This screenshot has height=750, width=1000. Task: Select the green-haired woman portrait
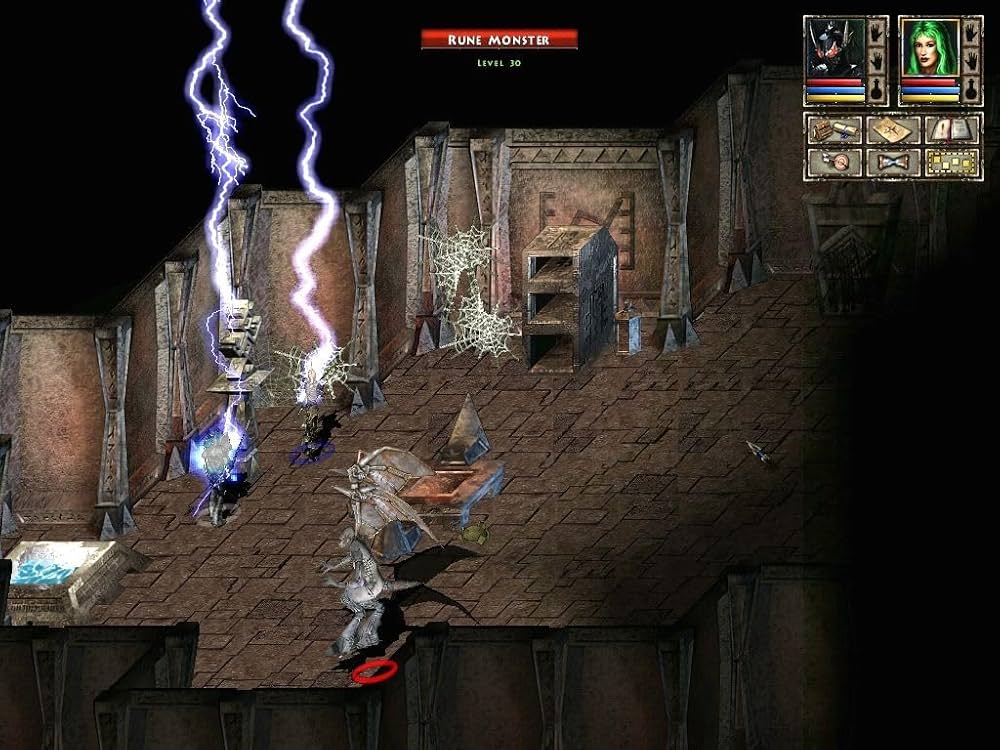(928, 47)
